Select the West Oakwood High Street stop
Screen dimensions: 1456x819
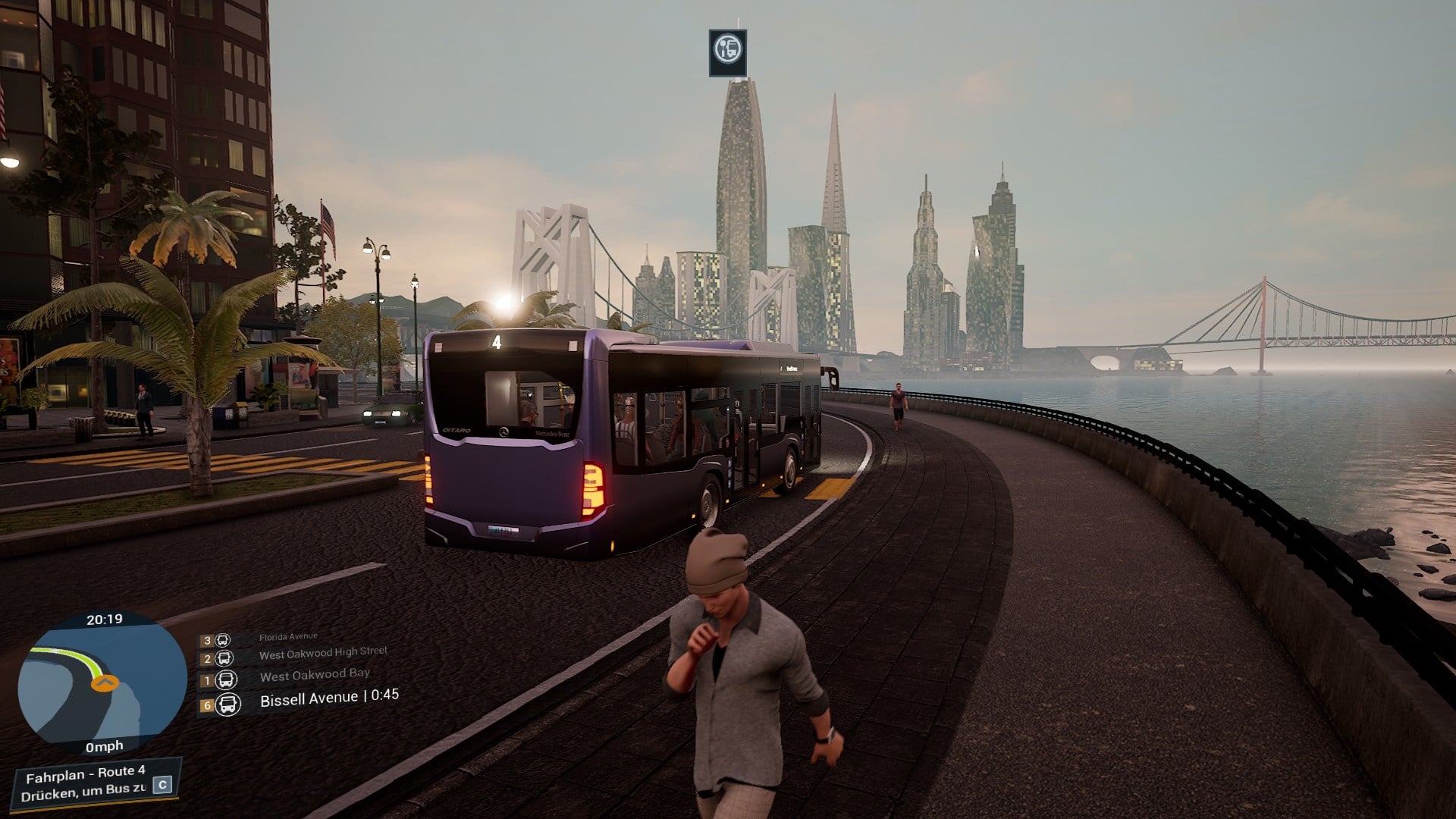point(322,653)
